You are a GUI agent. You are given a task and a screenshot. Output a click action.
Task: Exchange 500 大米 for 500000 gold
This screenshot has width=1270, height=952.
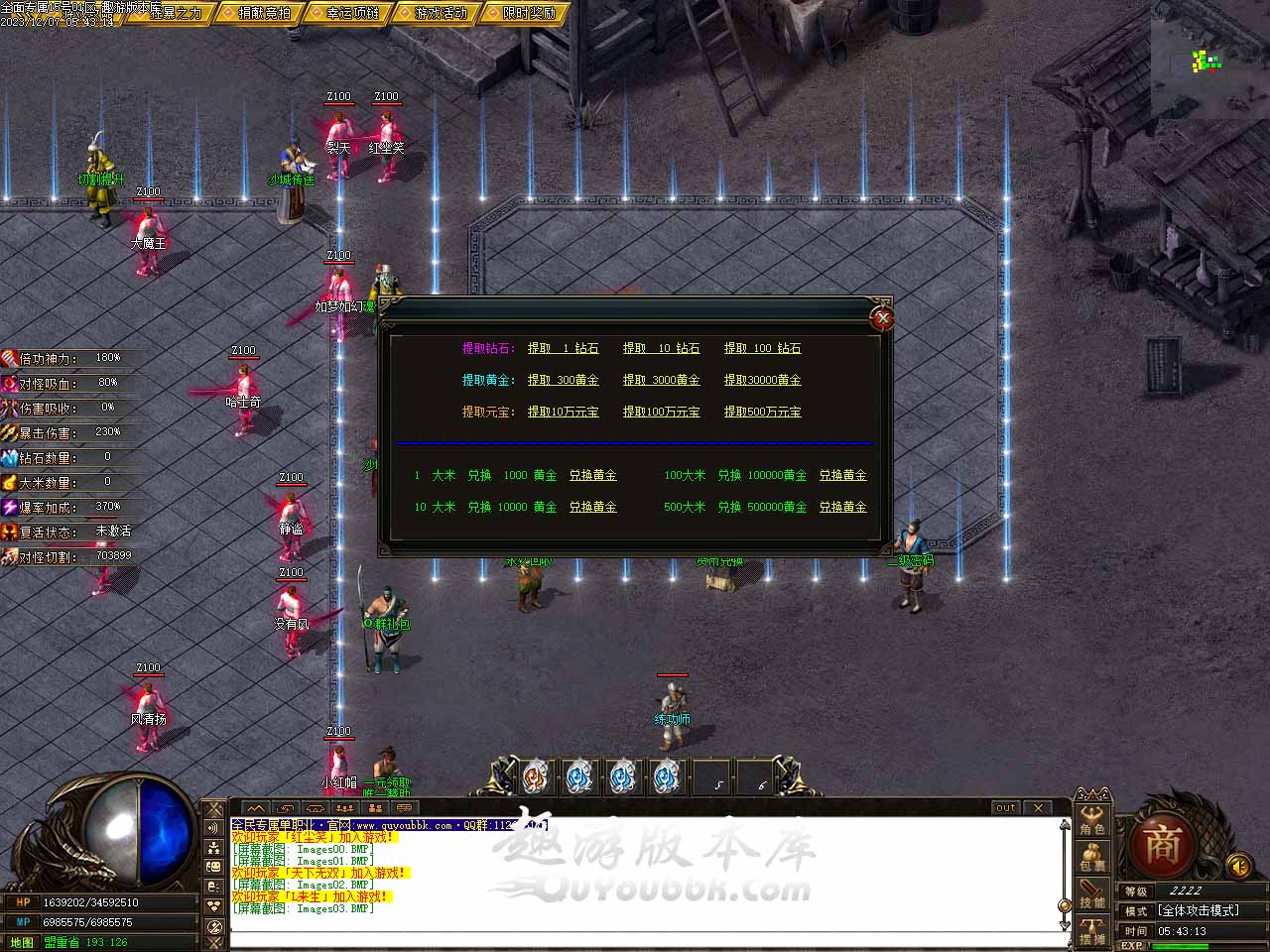pyautogui.click(x=842, y=507)
